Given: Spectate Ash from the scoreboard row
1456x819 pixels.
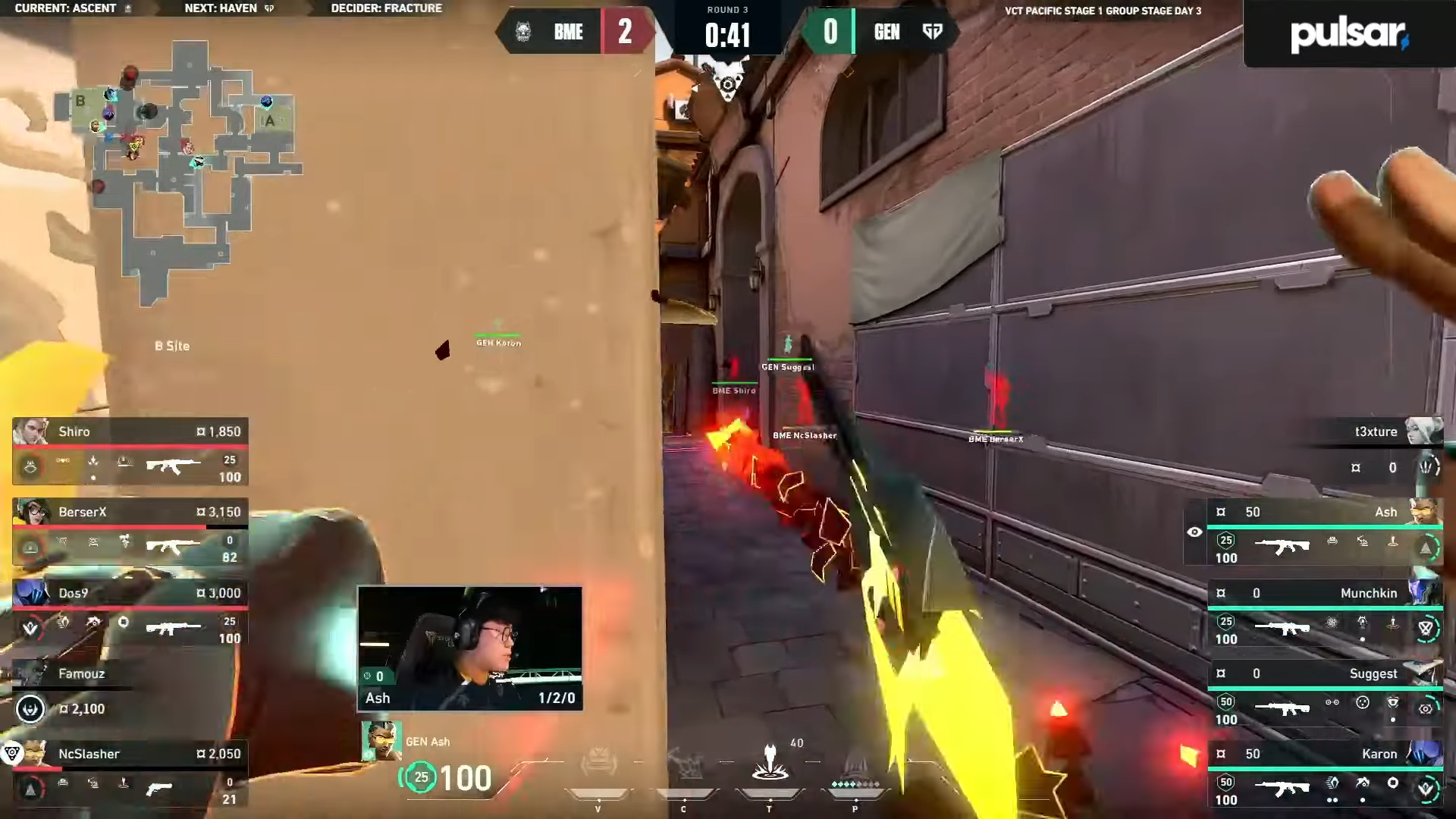Looking at the screenshot, I should (x=1323, y=535).
